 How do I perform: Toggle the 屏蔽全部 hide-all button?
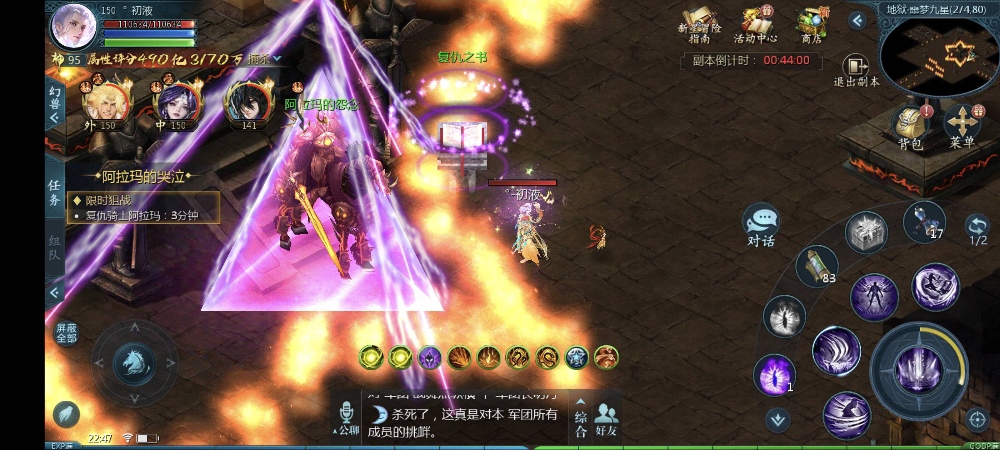(66, 333)
